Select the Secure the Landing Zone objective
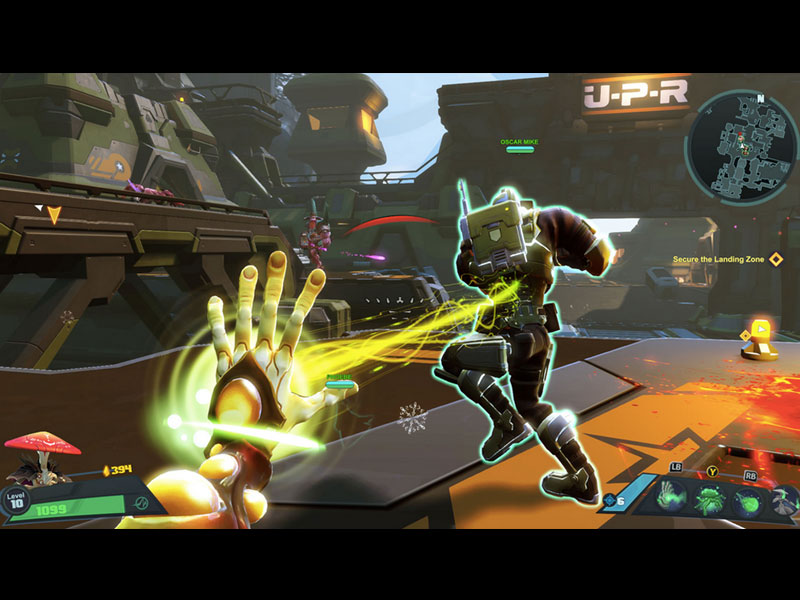 point(718,259)
